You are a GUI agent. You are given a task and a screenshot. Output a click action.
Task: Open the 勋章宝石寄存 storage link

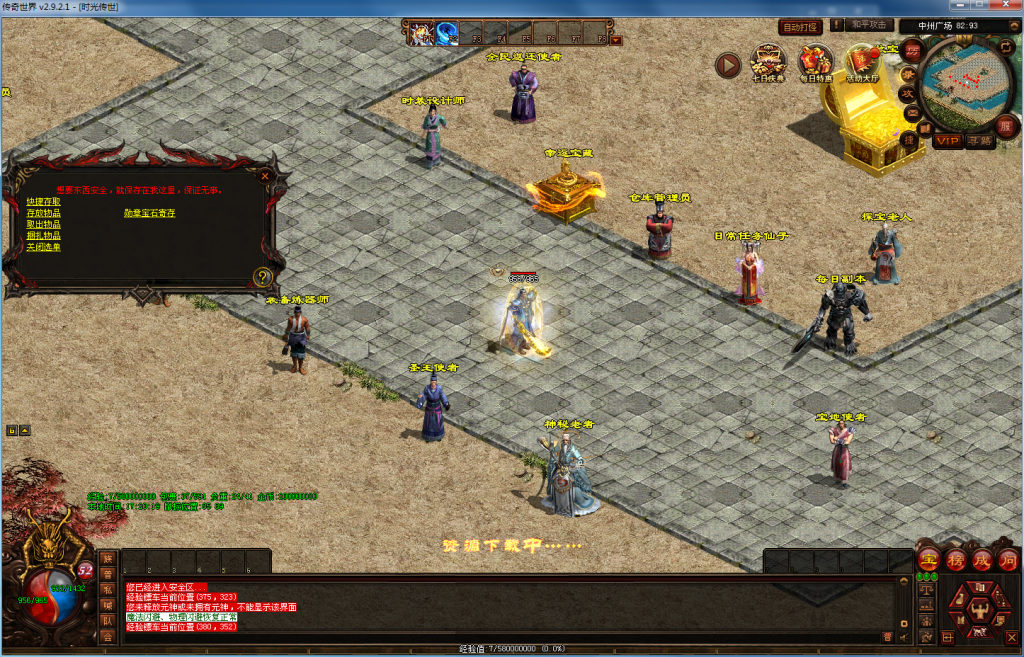[149, 213]
